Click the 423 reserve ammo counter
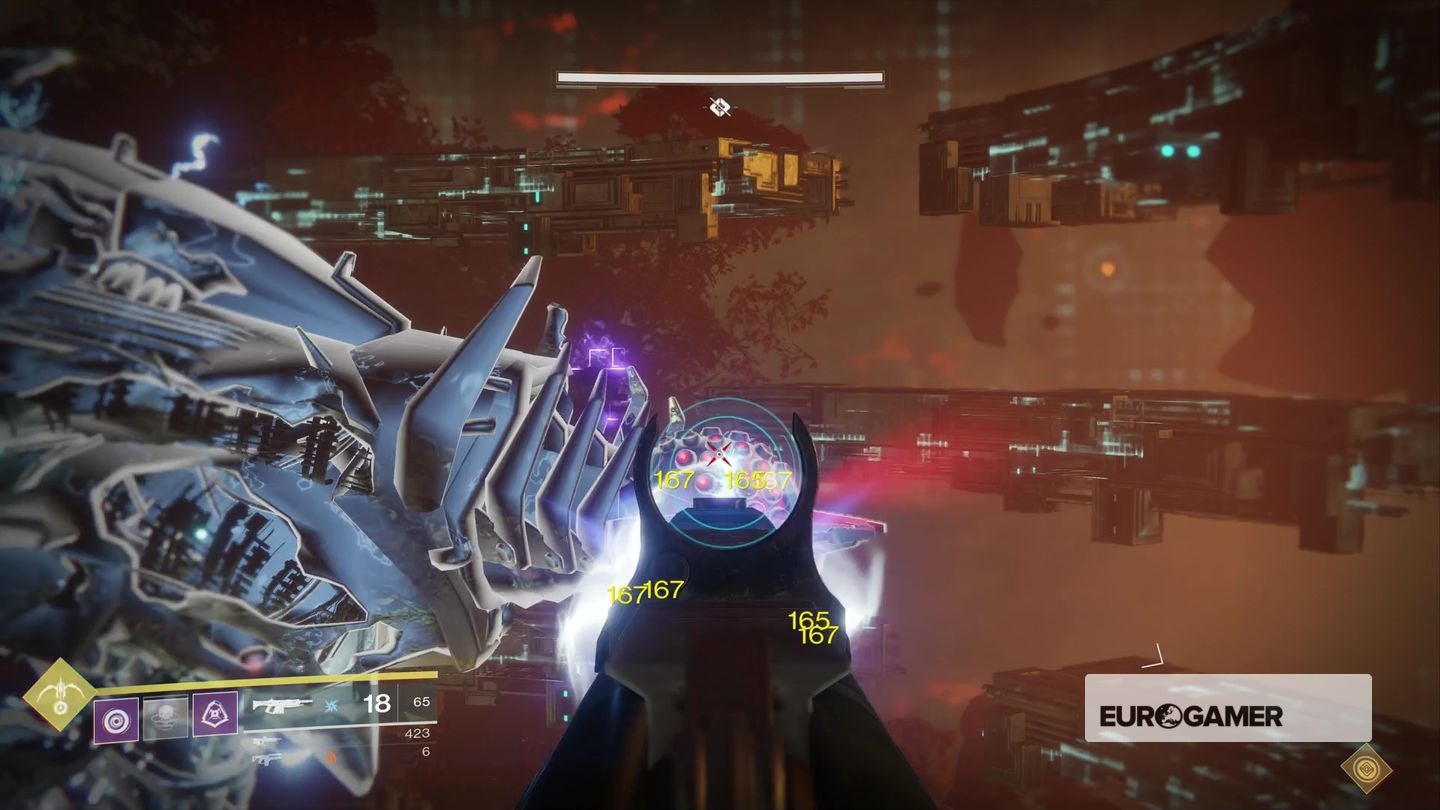This screenshot has width=1440, height=810. click(416, 733)
